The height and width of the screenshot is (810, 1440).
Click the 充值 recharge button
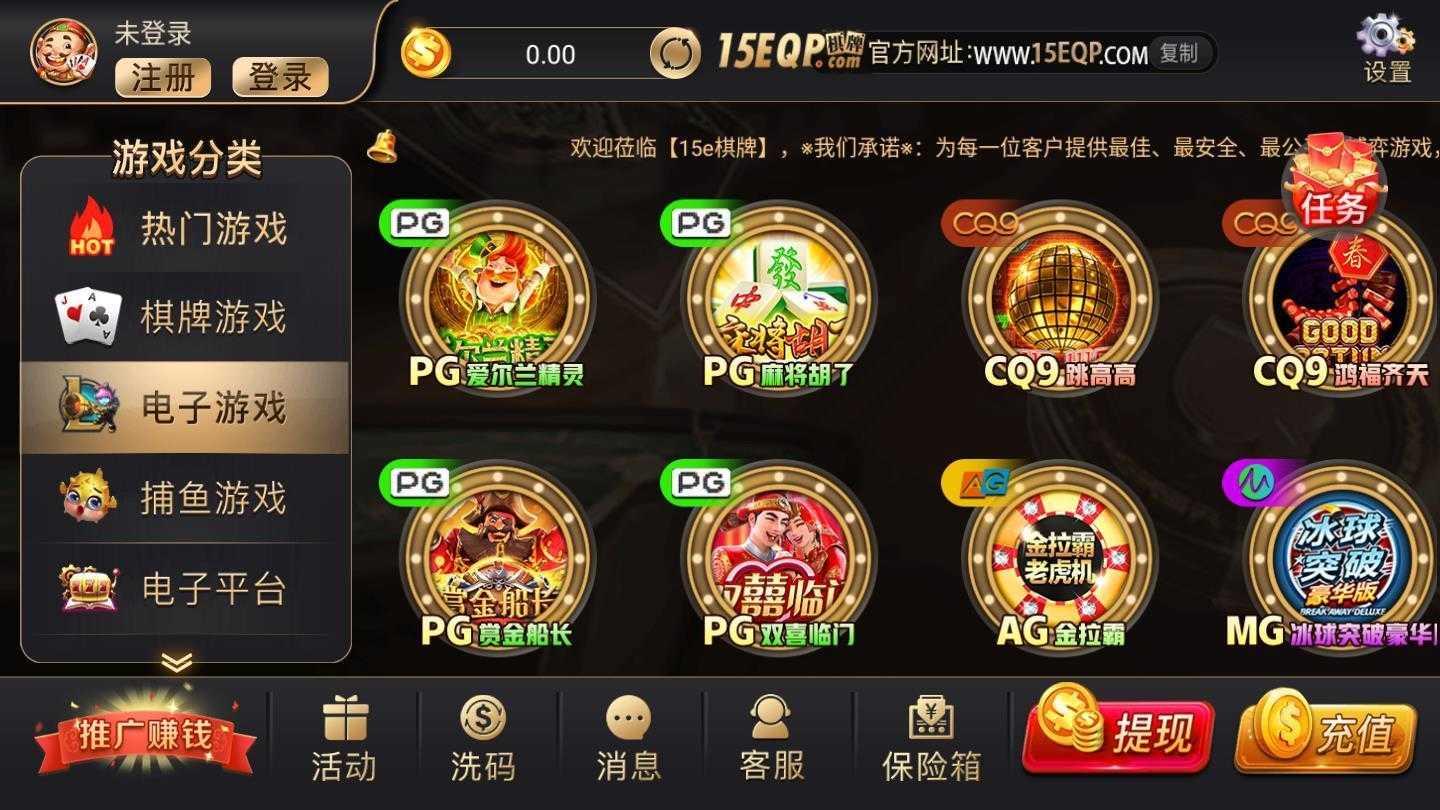pos(1327,735)
